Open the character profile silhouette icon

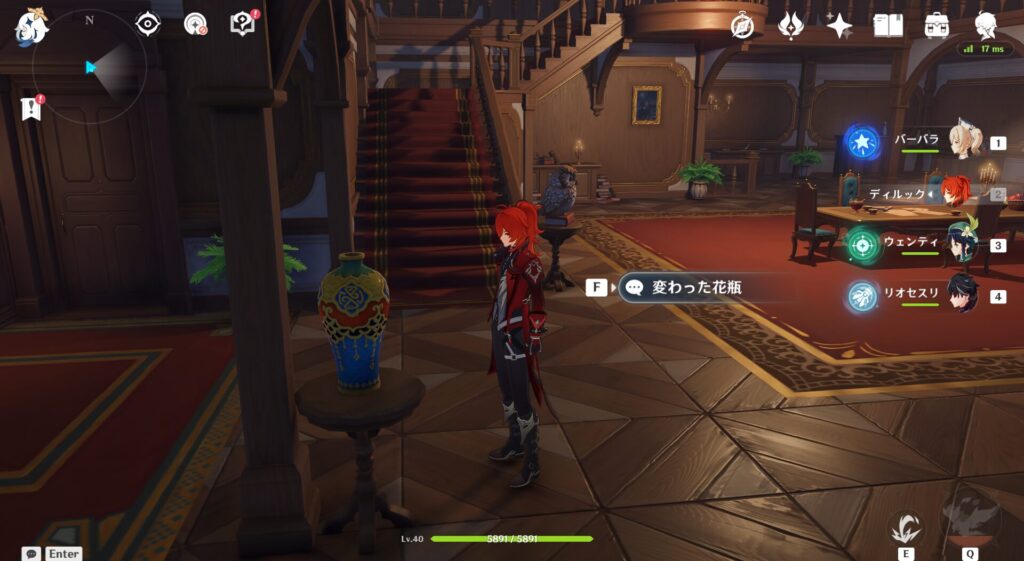(986, 25)
